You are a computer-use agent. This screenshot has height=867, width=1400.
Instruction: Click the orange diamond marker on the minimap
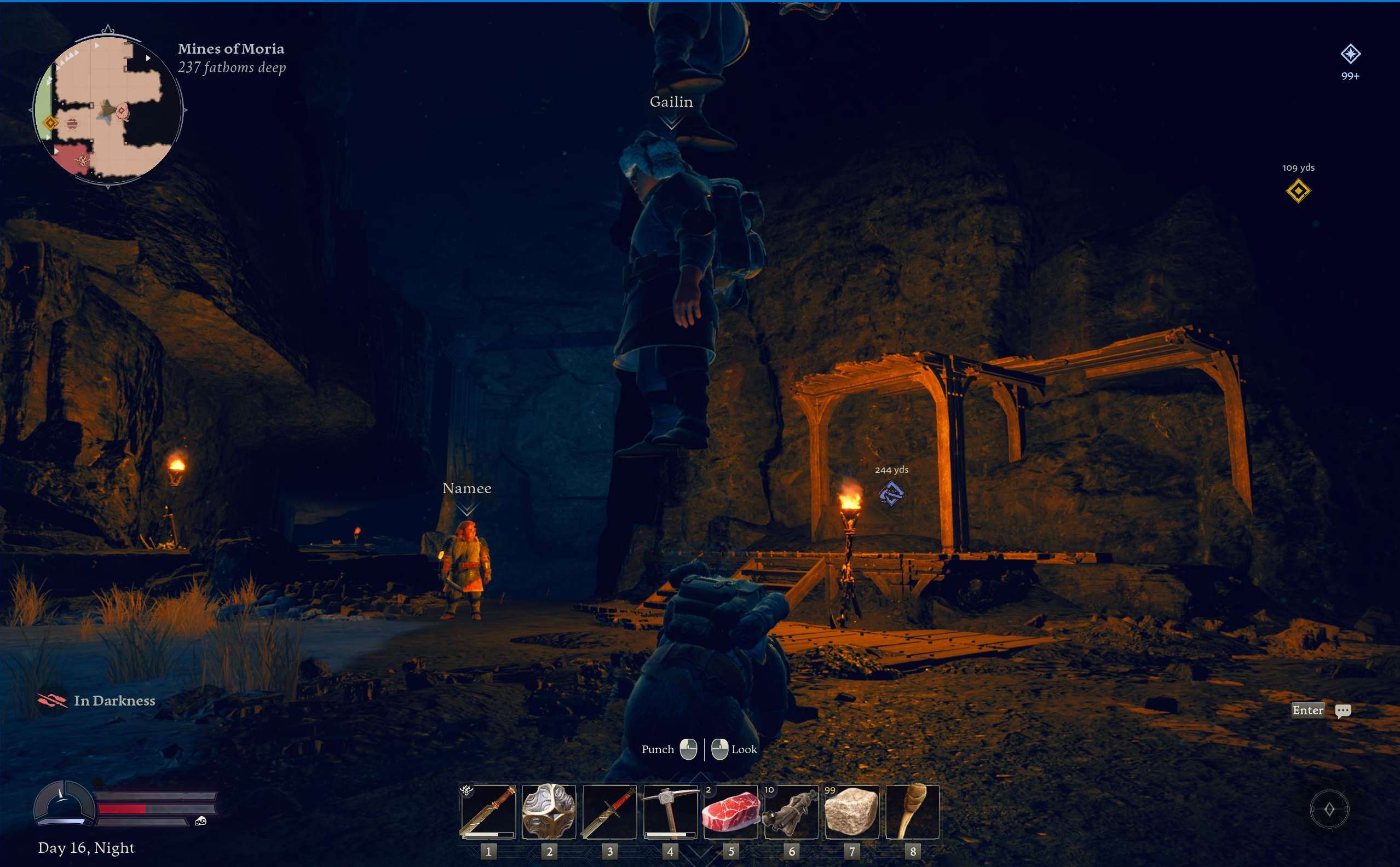[50, 123]
